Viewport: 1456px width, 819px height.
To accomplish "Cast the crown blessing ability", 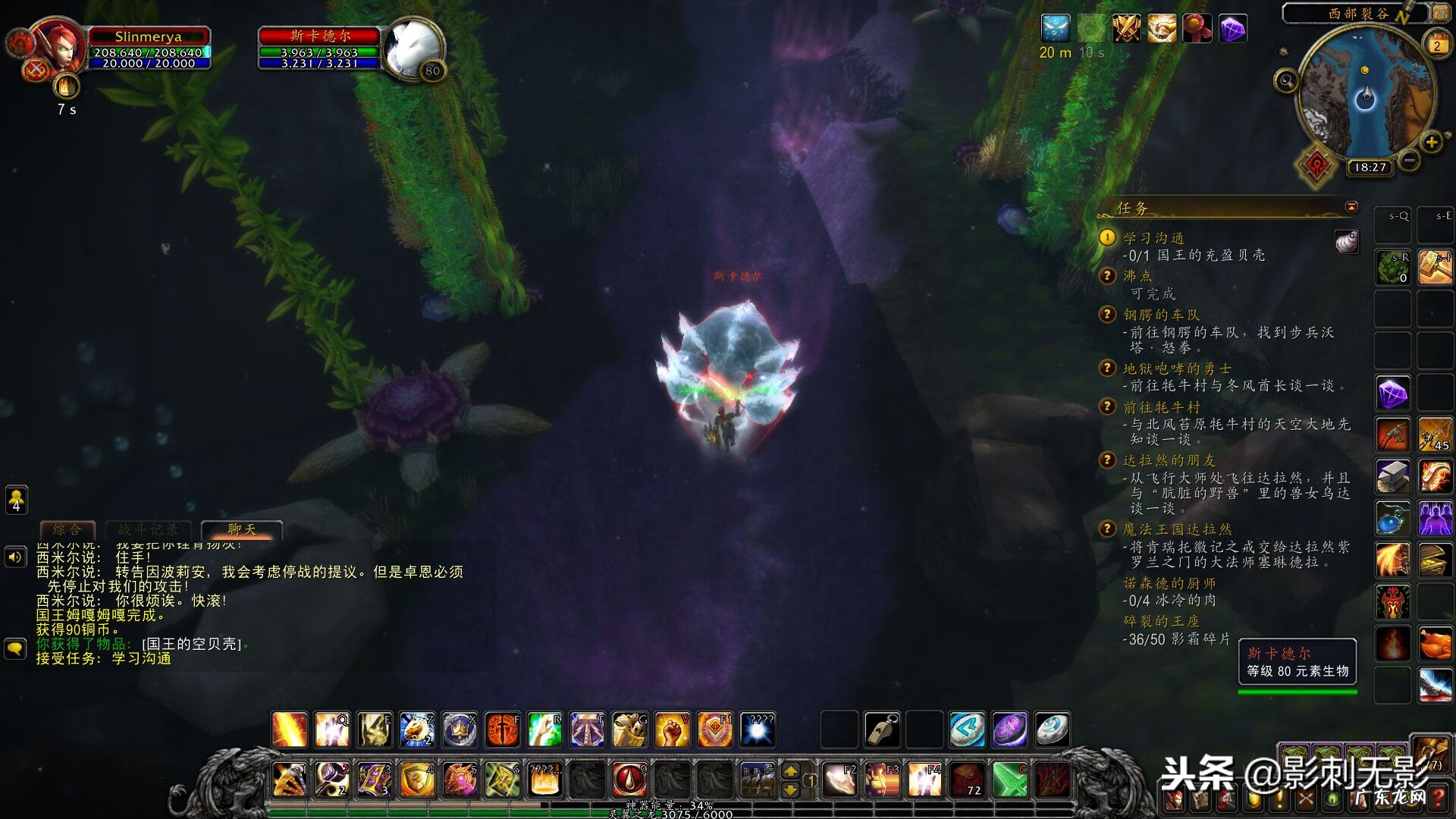I will click(460, 730).
